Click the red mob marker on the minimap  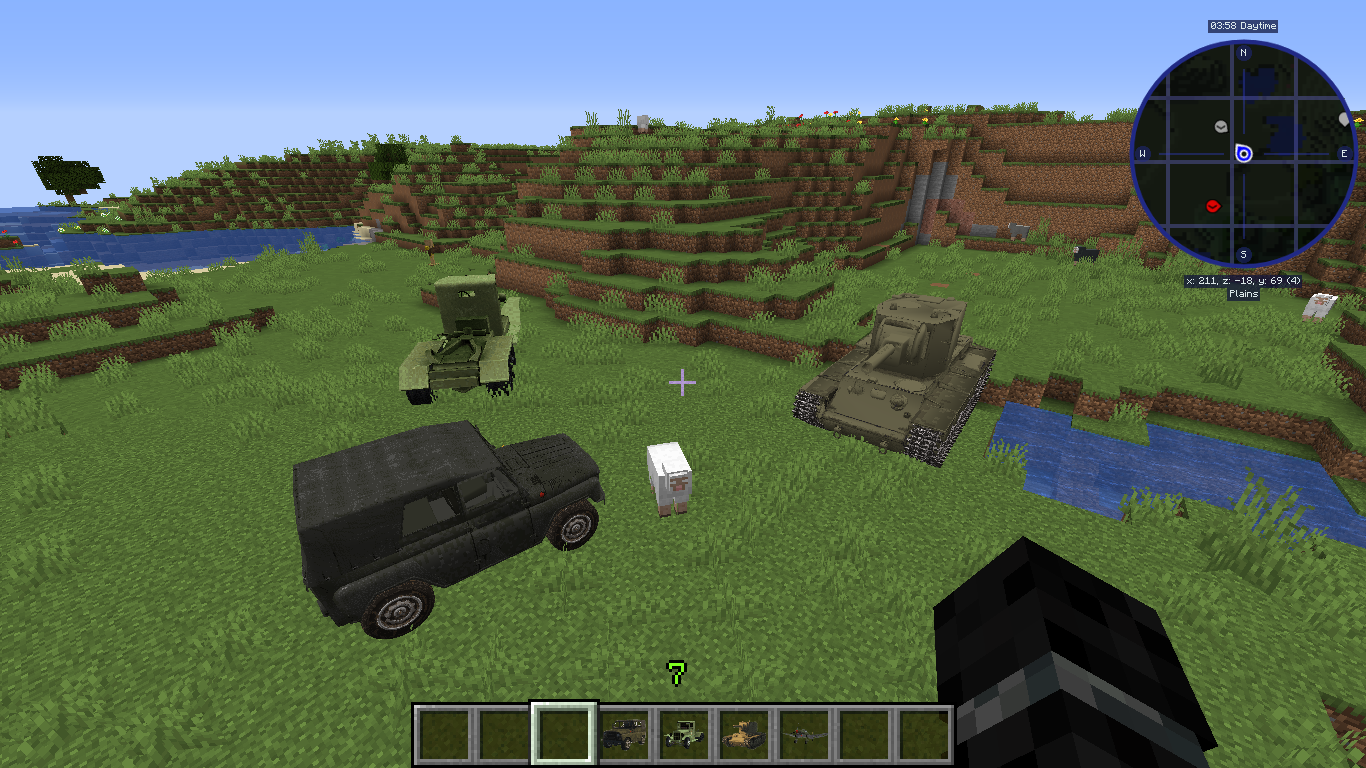(1213, 205)
